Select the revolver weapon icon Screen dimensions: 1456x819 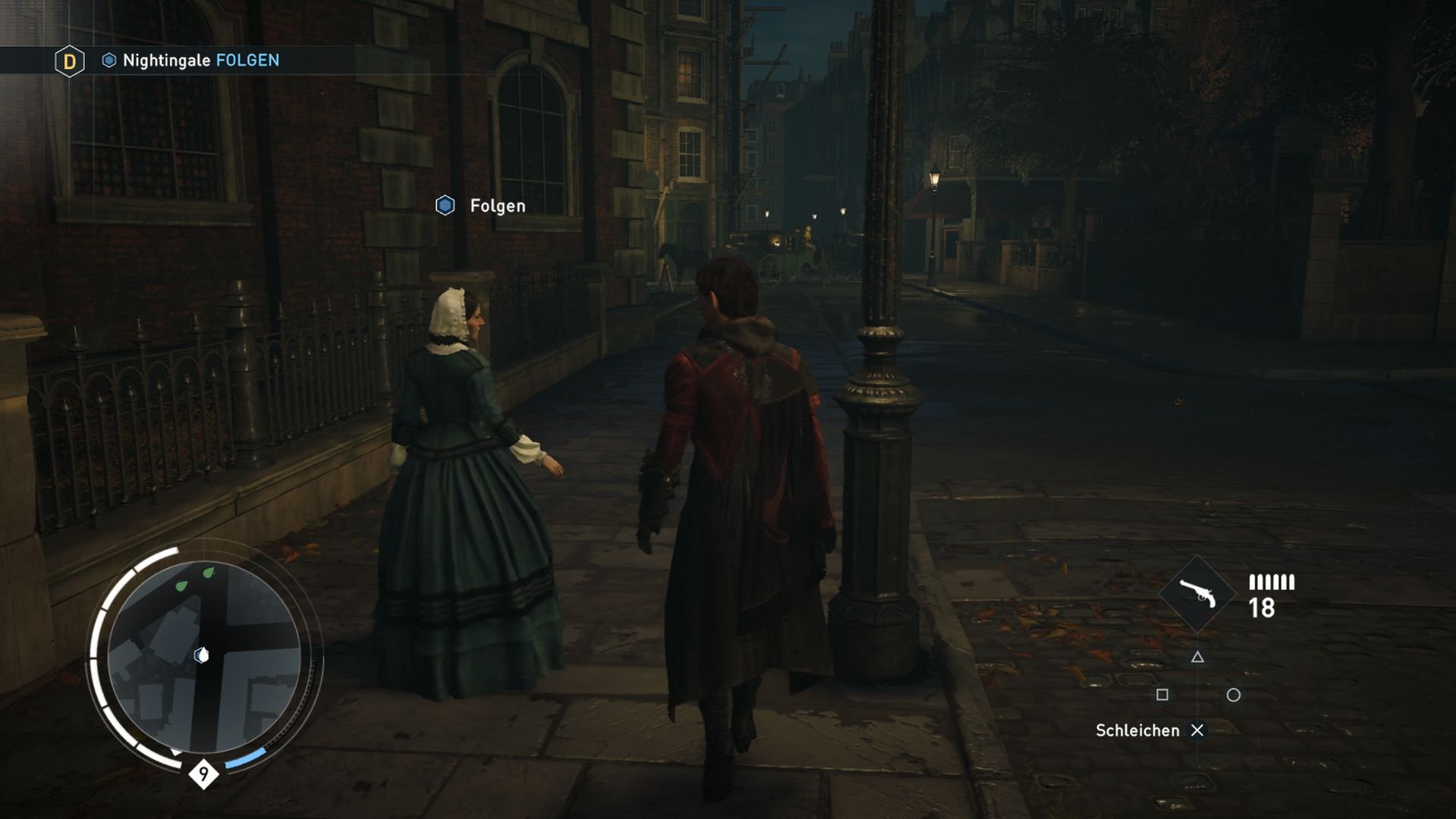point(1198,592)
